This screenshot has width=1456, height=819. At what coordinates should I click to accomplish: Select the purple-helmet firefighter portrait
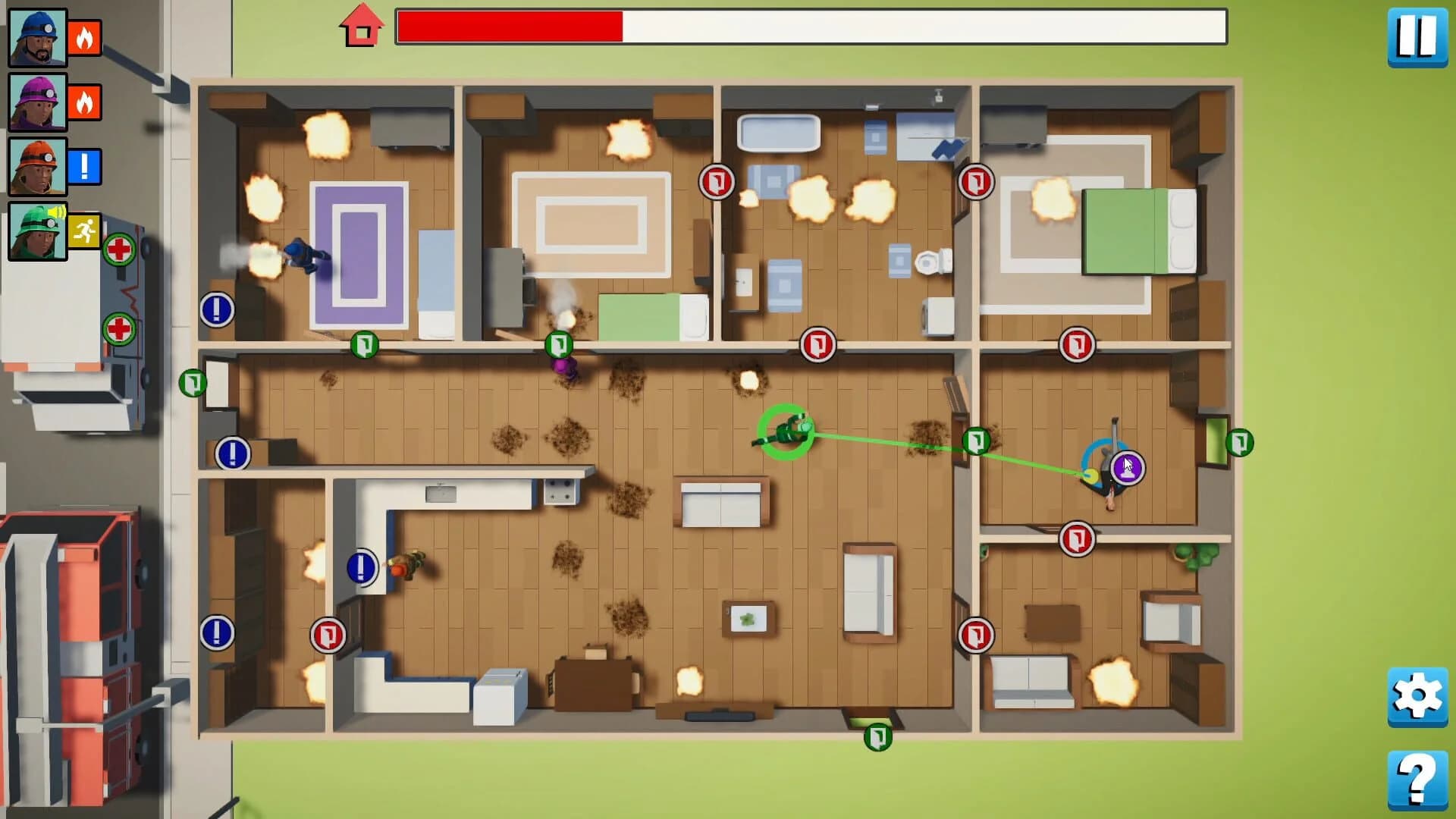coord(36,102)
